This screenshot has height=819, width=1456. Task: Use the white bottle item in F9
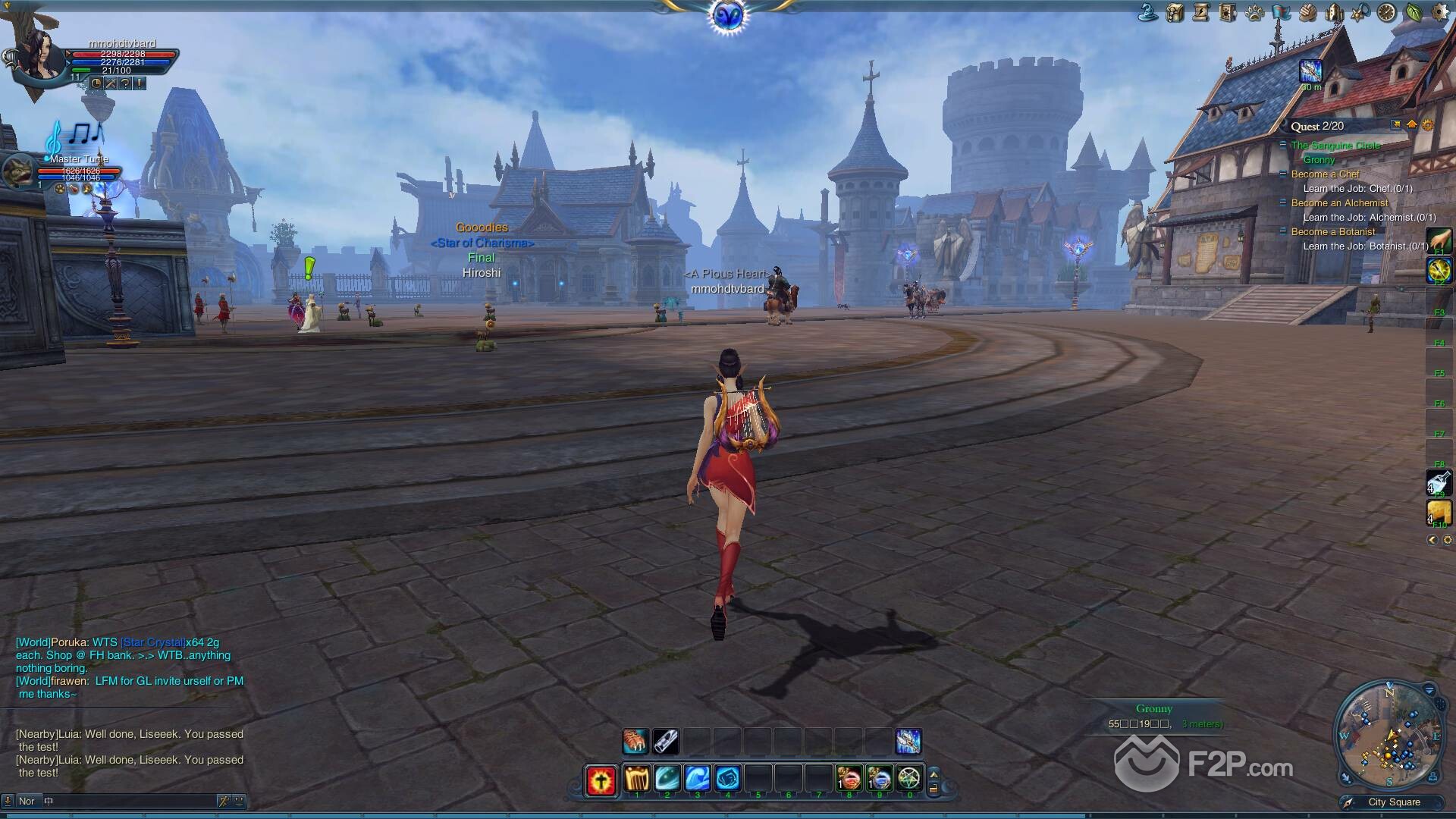1439,483
